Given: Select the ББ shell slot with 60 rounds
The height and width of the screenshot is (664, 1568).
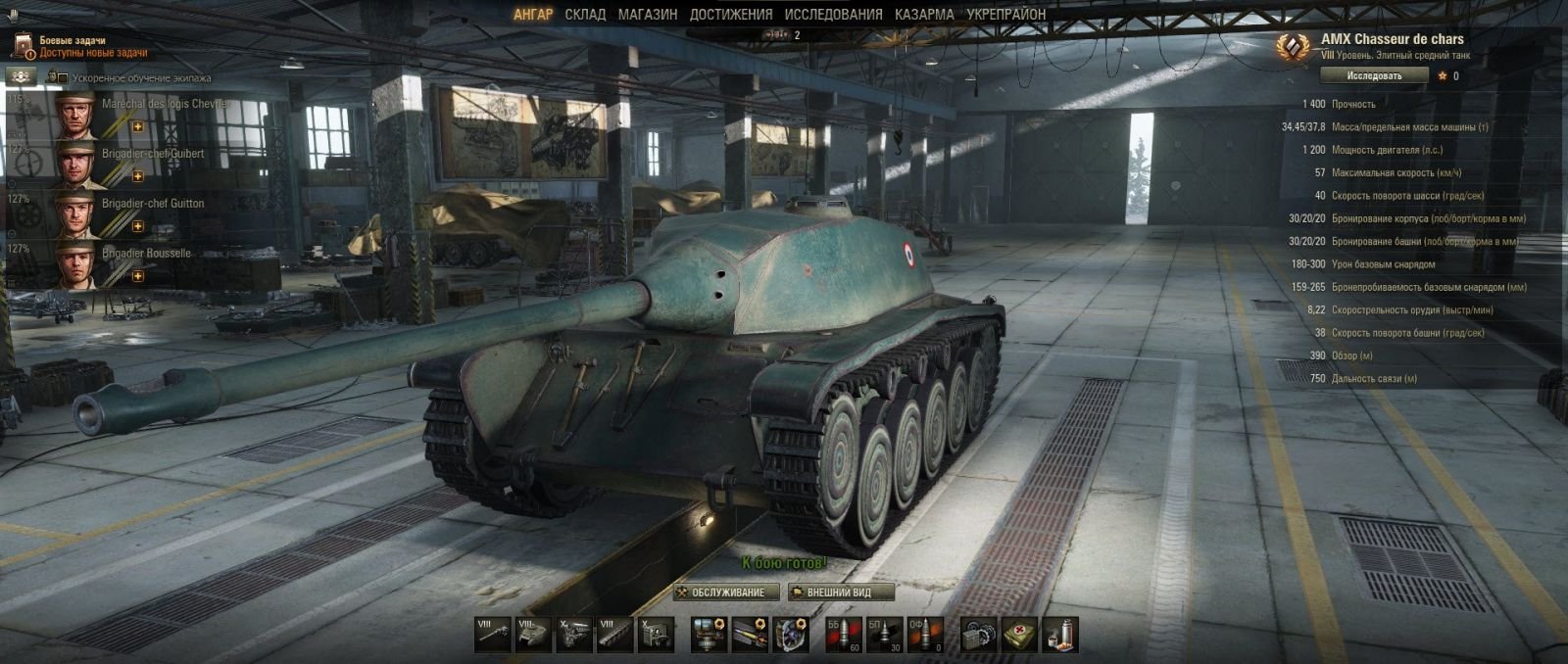Looking at the screenshot, I should coord(843,635).
